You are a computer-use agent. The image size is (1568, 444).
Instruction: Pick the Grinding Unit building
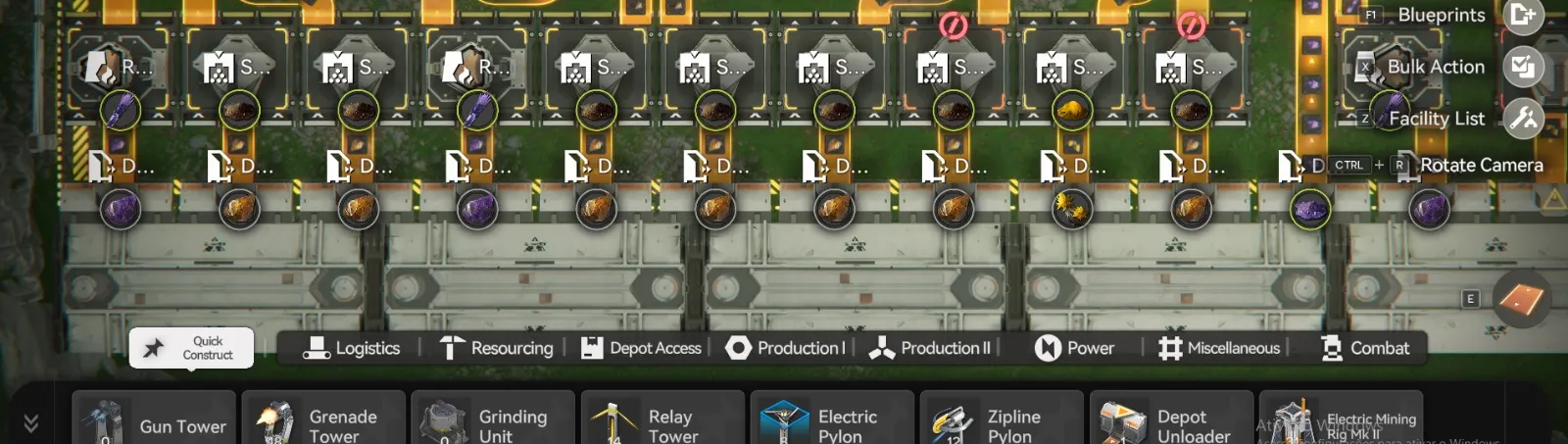click(493, 421)
